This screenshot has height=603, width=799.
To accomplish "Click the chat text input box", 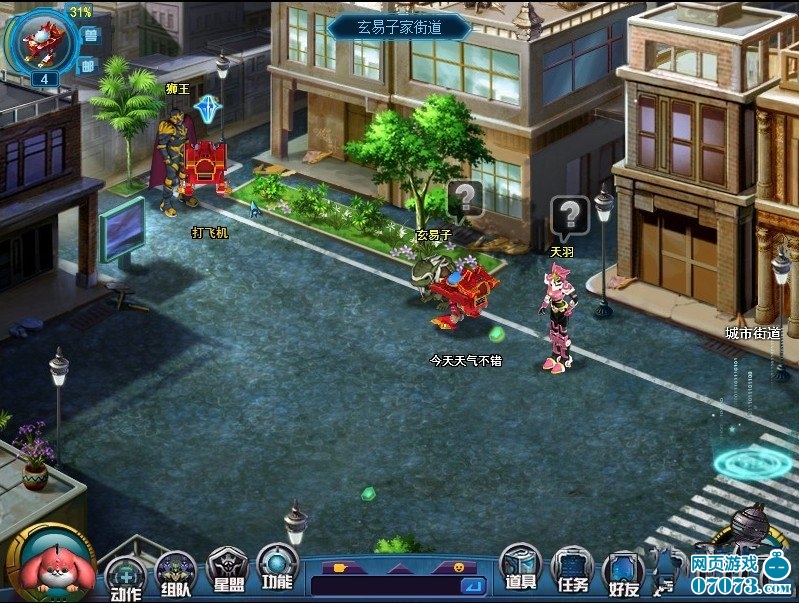I will [385, 585].
